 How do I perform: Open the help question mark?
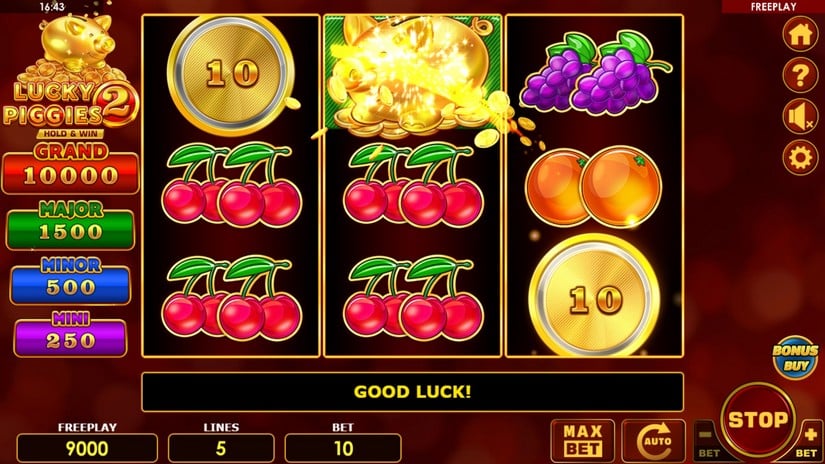(x=799, y=75)
